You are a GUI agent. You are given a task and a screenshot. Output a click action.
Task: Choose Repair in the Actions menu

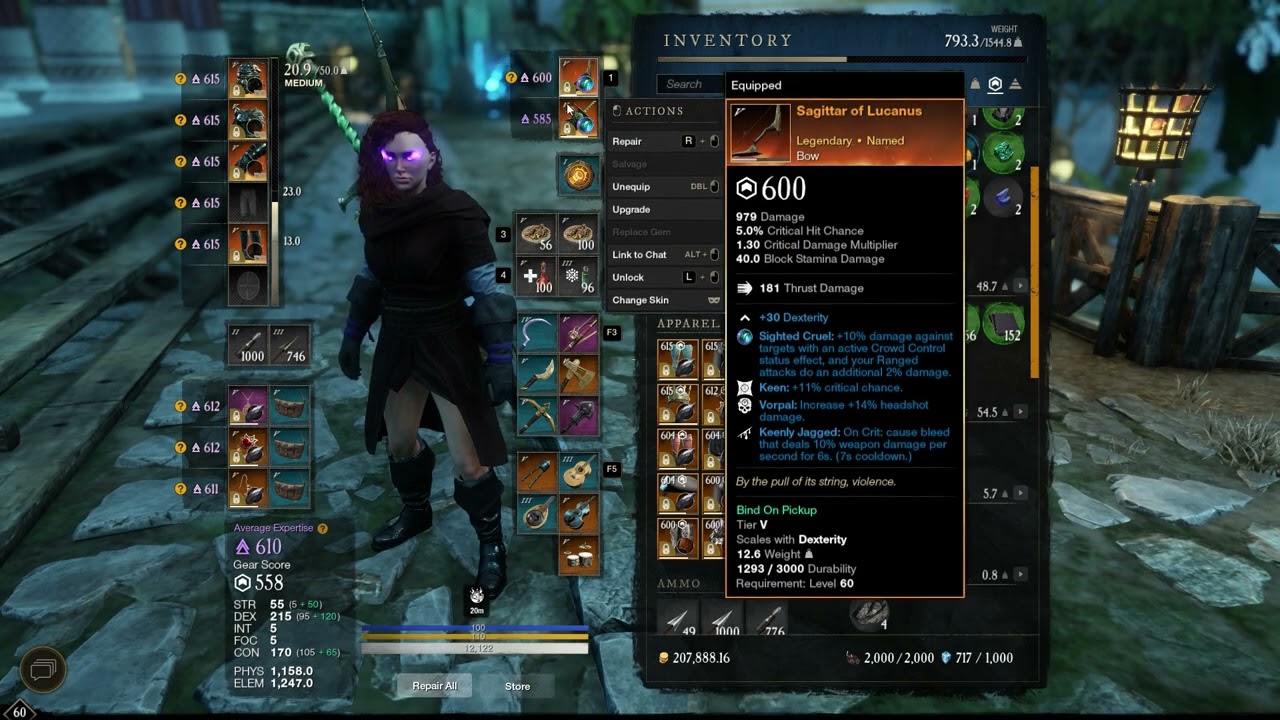click(x=628, y=142)
